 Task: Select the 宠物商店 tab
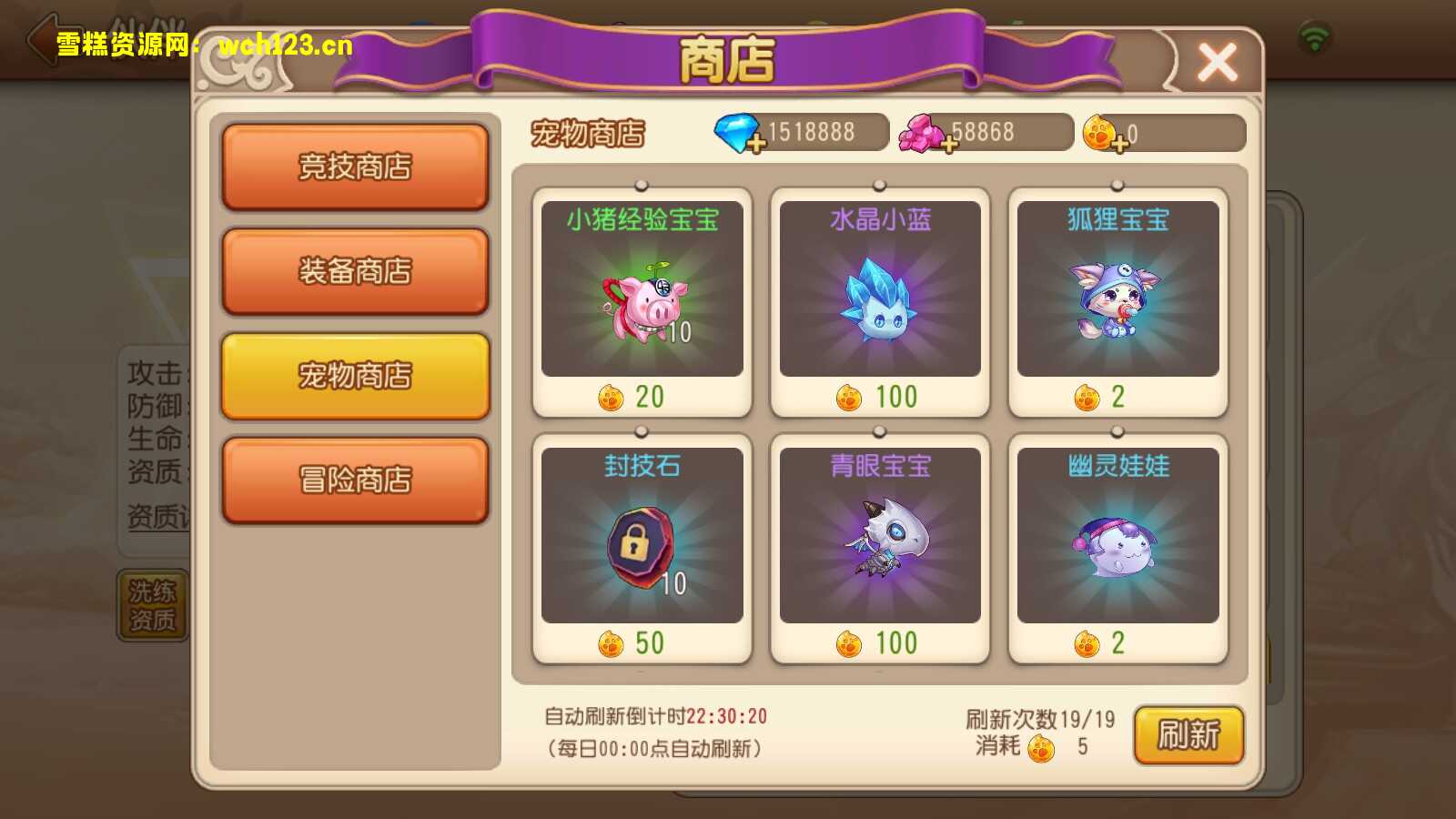[x=355, y=376]
